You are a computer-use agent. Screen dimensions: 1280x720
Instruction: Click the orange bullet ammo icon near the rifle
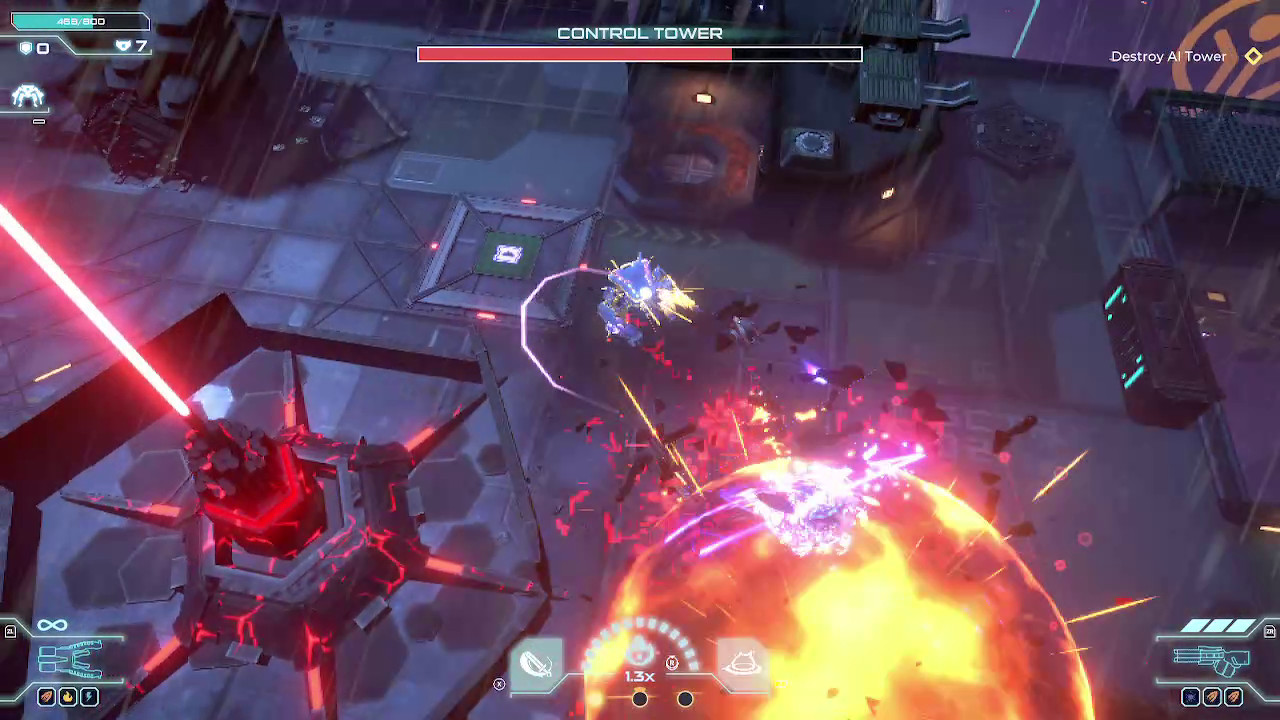1212,697
